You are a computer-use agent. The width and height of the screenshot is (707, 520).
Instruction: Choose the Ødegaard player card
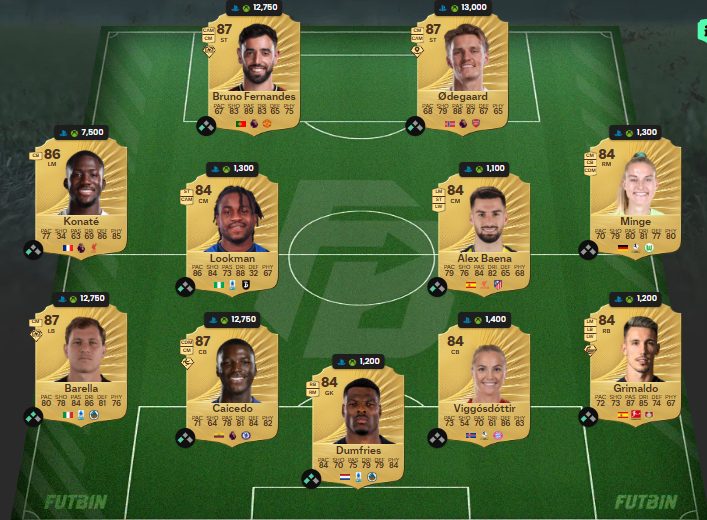pos(463,72)
